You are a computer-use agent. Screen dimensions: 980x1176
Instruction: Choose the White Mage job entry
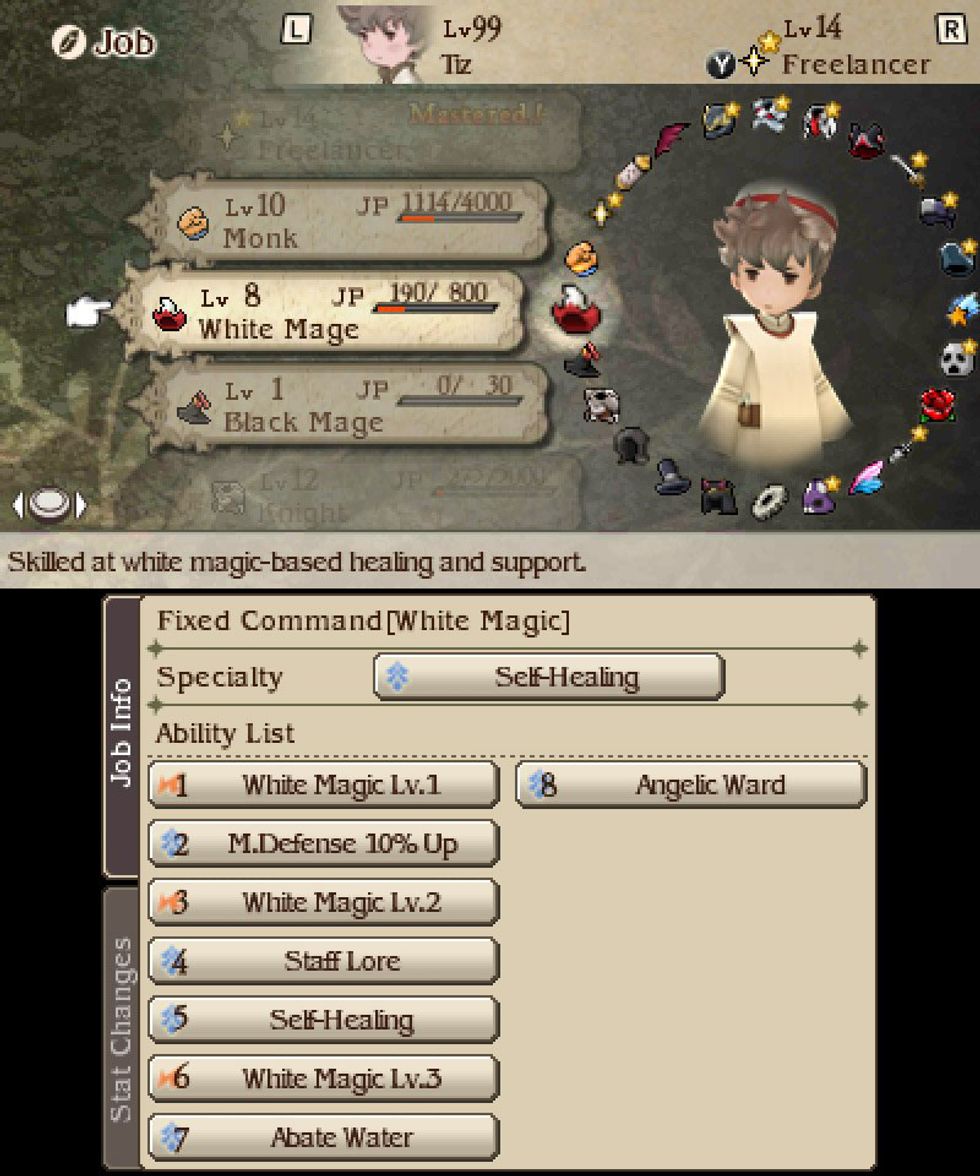(325, 313)
